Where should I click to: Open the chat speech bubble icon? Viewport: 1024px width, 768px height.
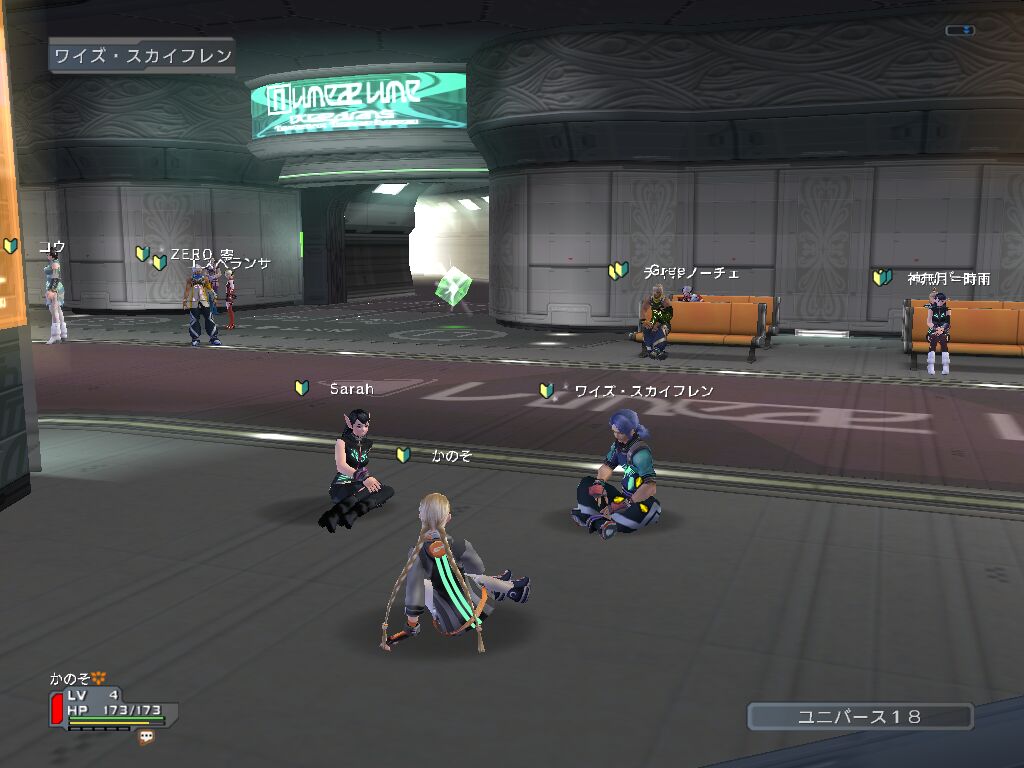(147, 737)
